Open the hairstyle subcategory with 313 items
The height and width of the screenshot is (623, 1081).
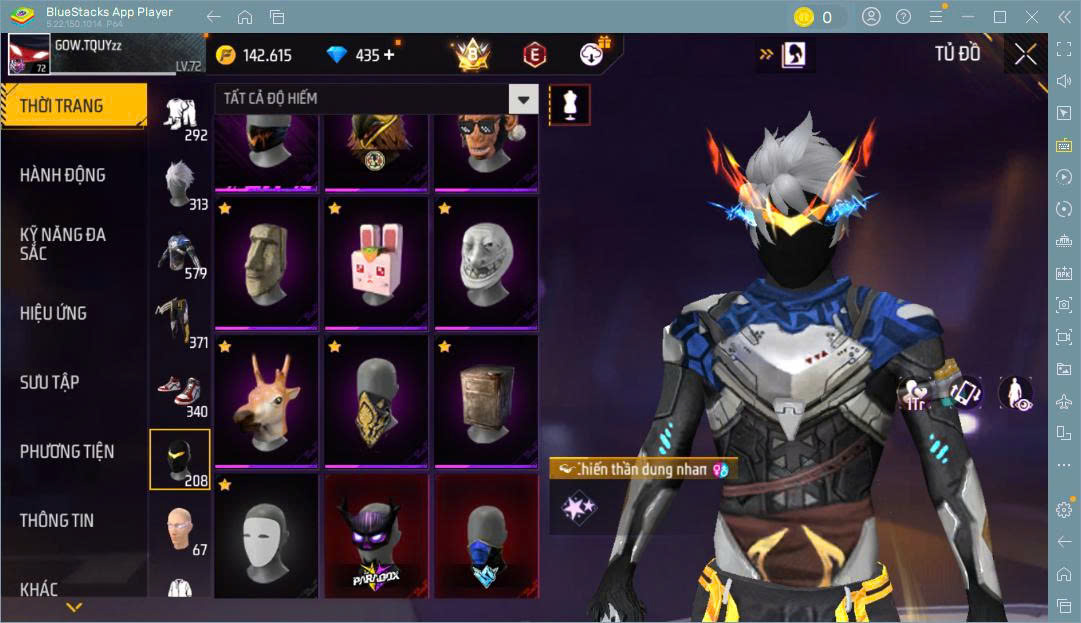point(180,185)
